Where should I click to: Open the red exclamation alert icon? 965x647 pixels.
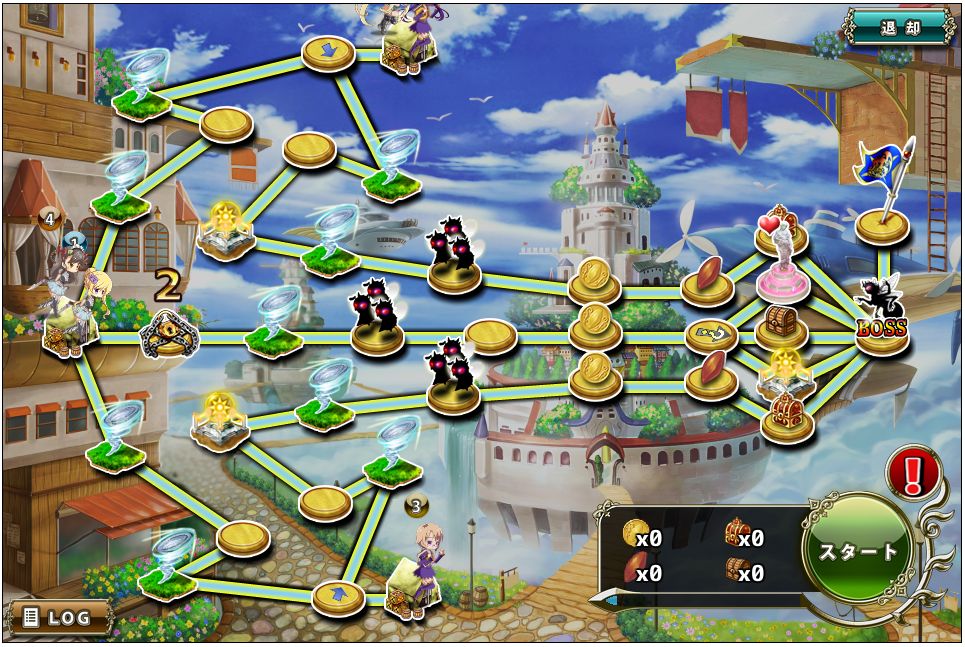click(x=911, y=472)
